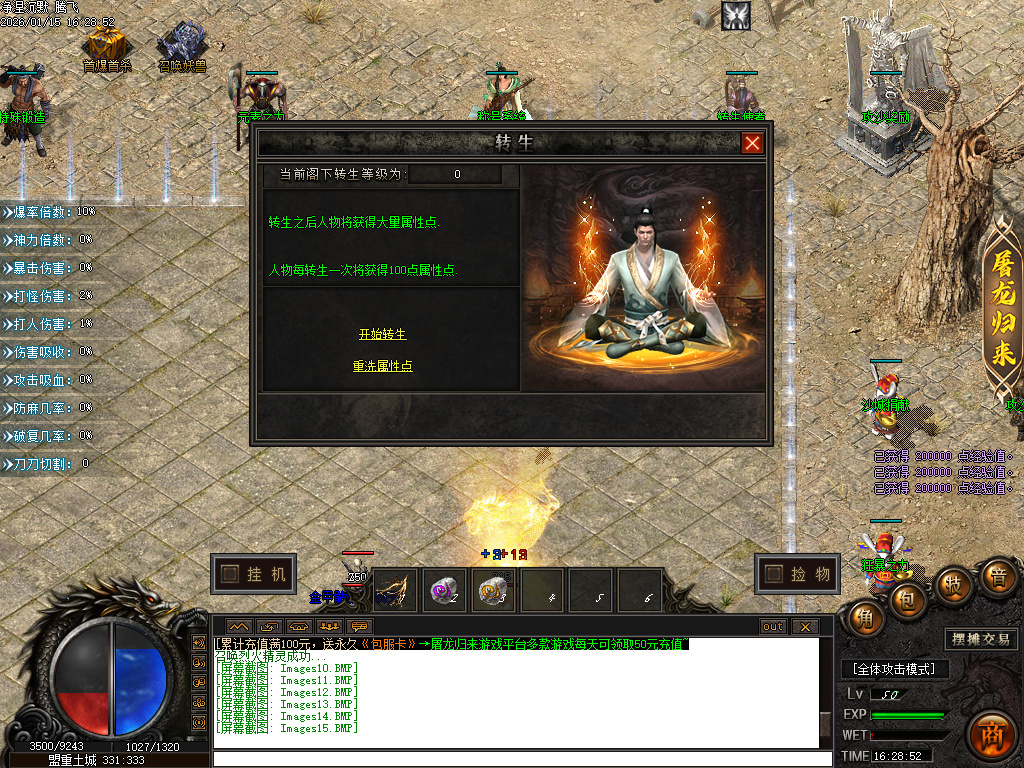Close the 转生 rebirth window

(x=752, y=143)
